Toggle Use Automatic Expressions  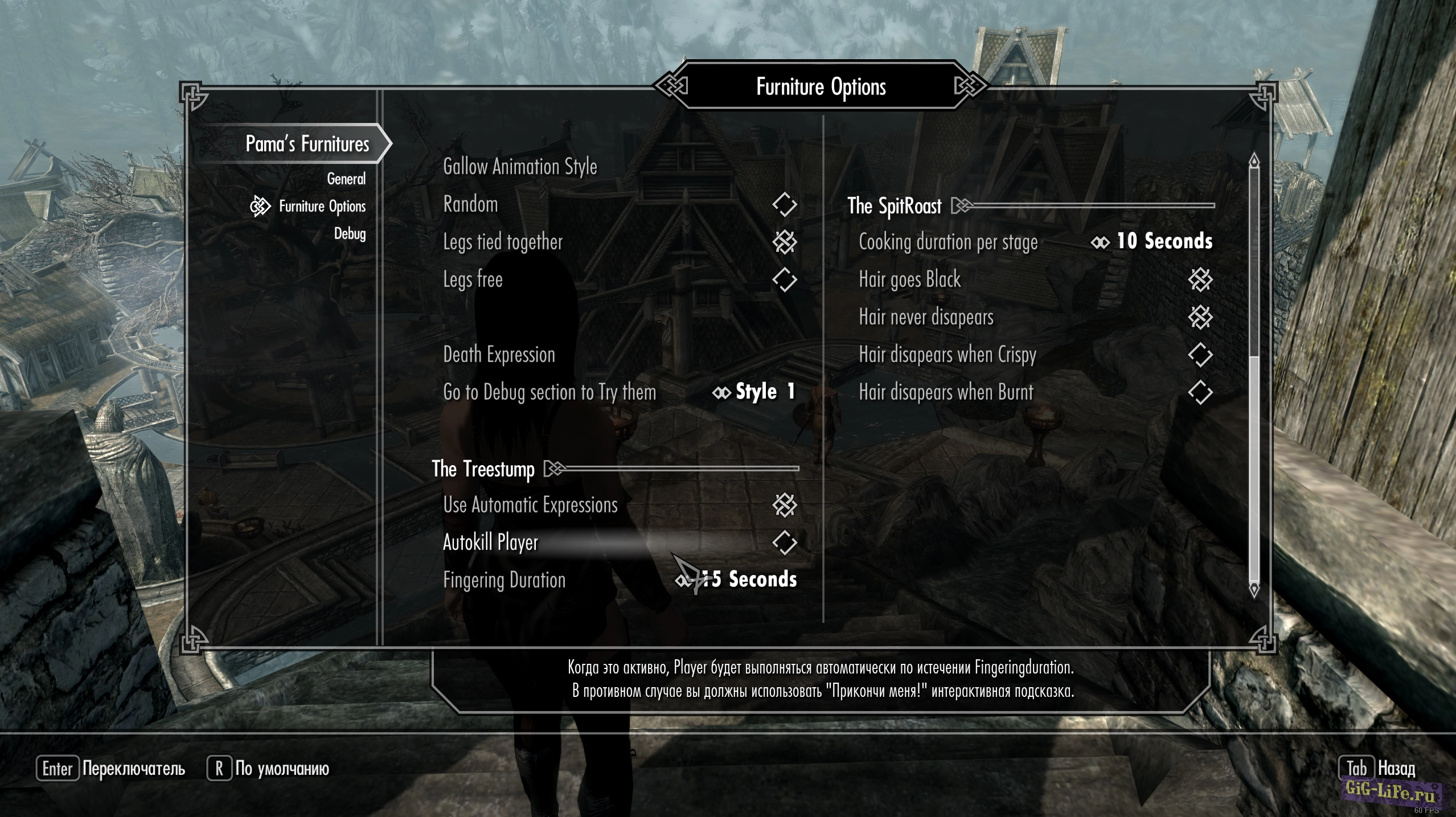(x=784, y=505)
